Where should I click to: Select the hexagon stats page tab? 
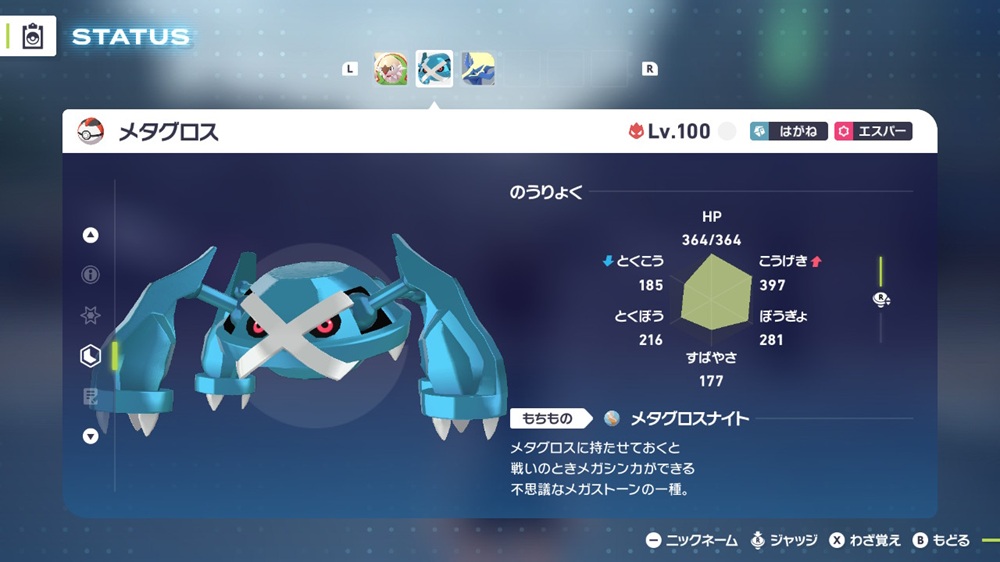pos(91,355)
